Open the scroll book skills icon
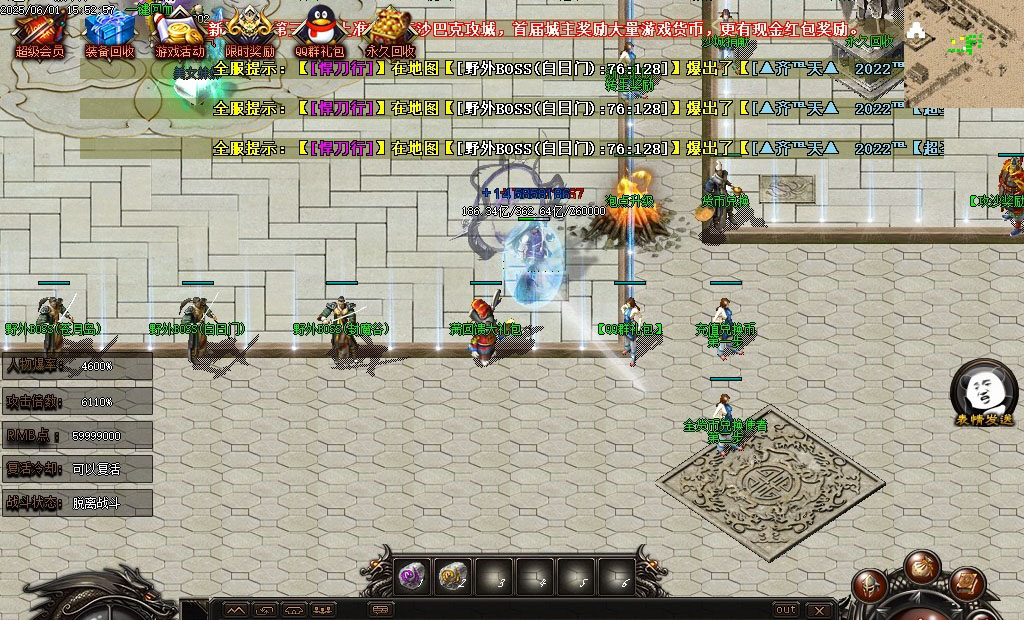Viewport: 1024px width, 620px height. point(967,583)
